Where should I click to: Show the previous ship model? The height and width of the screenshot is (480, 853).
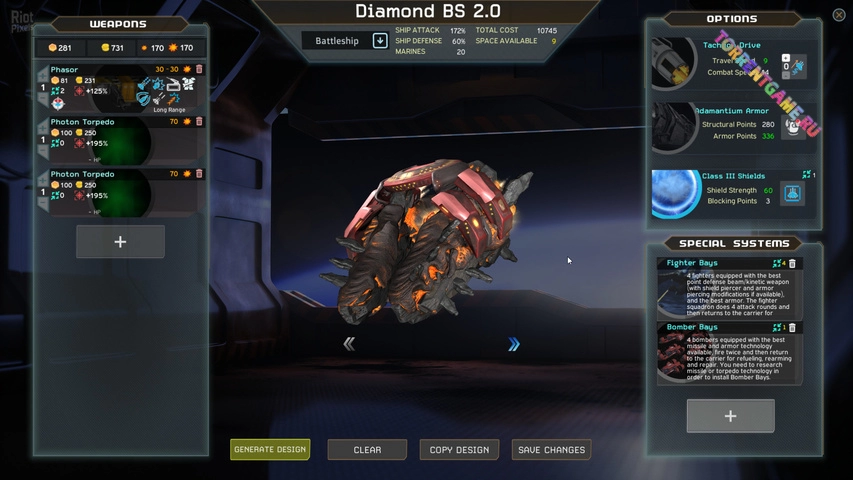(349, 344)
